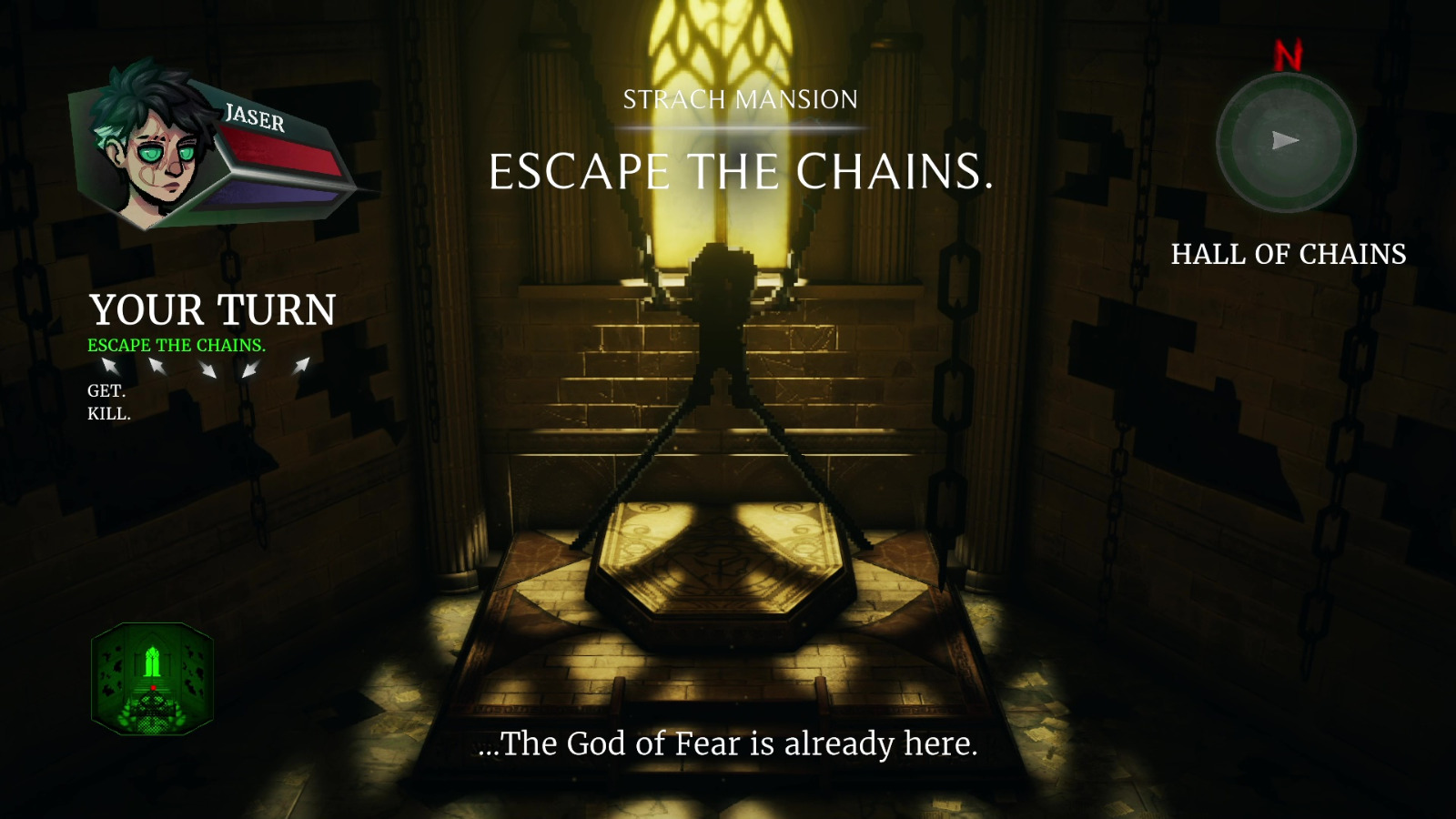The height and width of the screenshot is (819, 1456).
Task: Click the rightmost up-pointing interaction arrow
Action: (x=302, y=367)
